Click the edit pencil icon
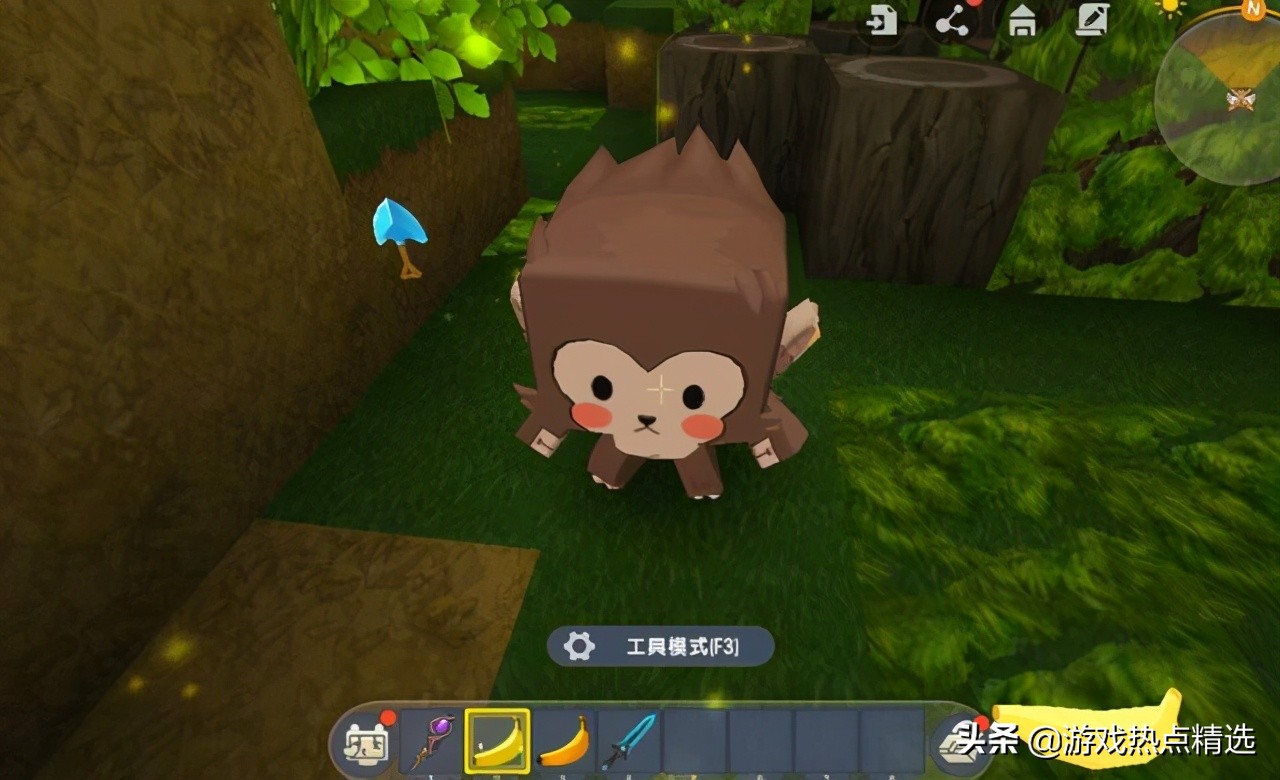The width and height of the screenshot is (1280, 780). point(1094,22)
